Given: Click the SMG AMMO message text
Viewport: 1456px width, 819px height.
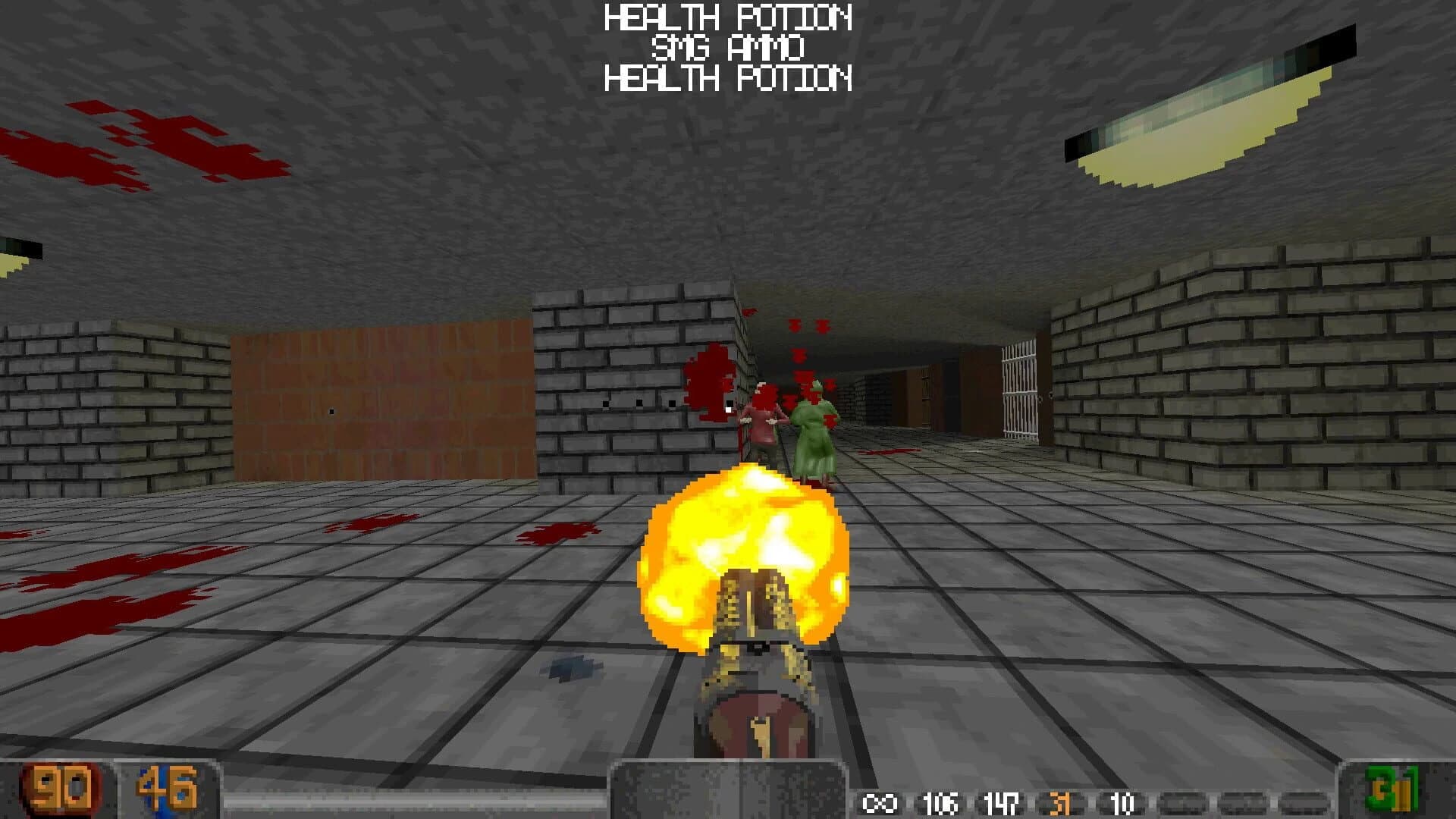Looking at the screenshot, I should 728,47.
